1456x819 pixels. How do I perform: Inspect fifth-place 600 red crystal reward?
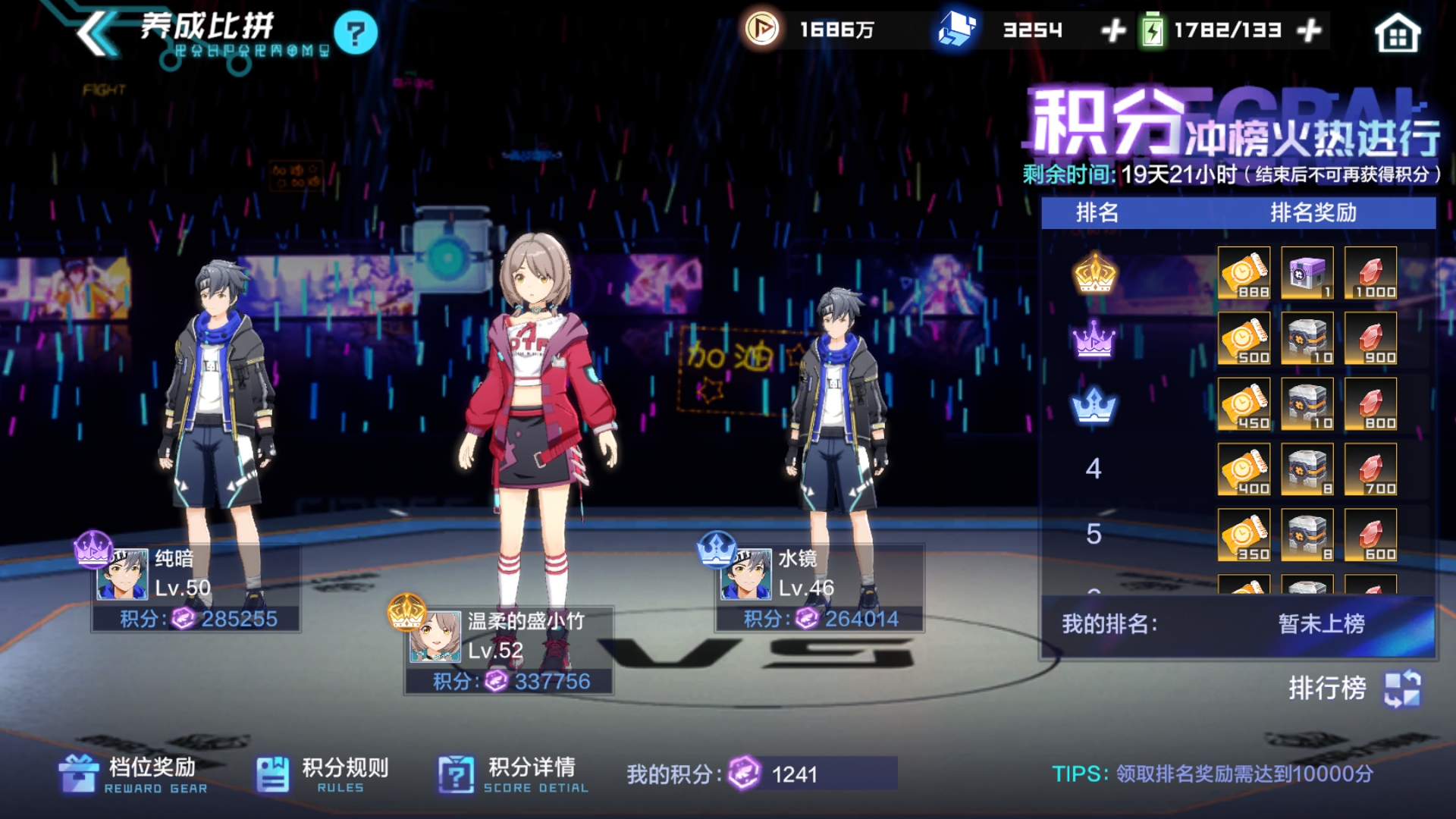[x=1370, y=535]
